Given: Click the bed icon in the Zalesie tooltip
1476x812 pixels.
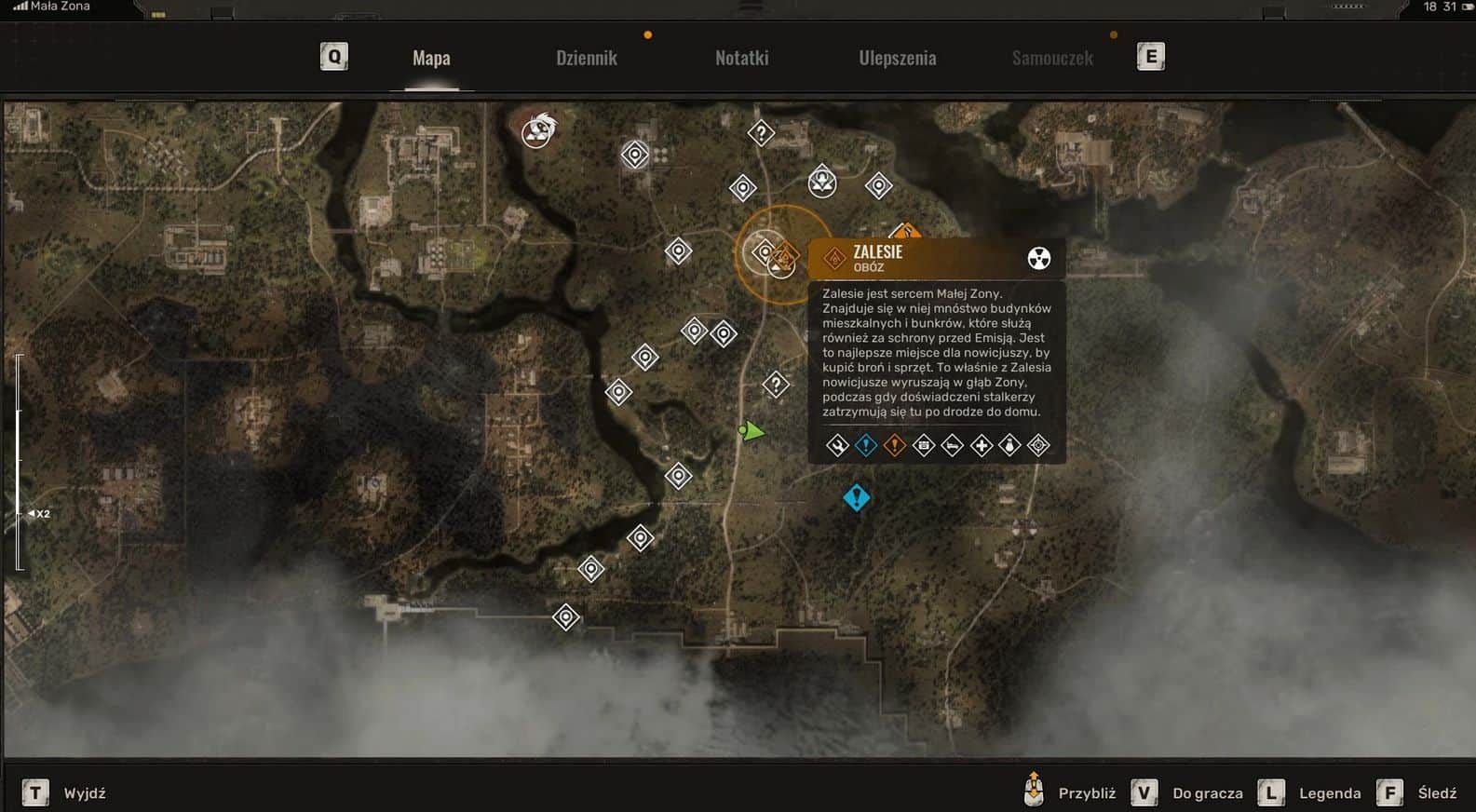Looking at the screenshot, I should 952,446.
